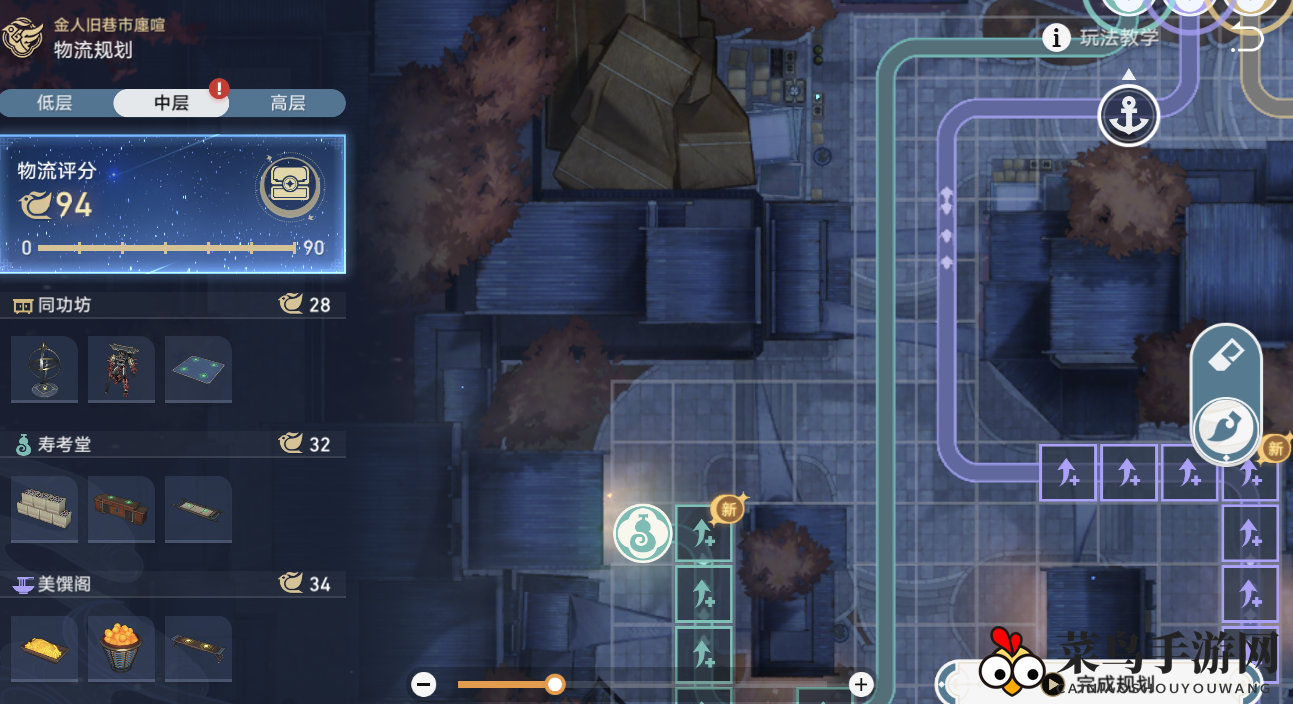Open the 玩法教学 tutorial info
Viewport: 1293px width, 704px height.
tap(1101, 38)
